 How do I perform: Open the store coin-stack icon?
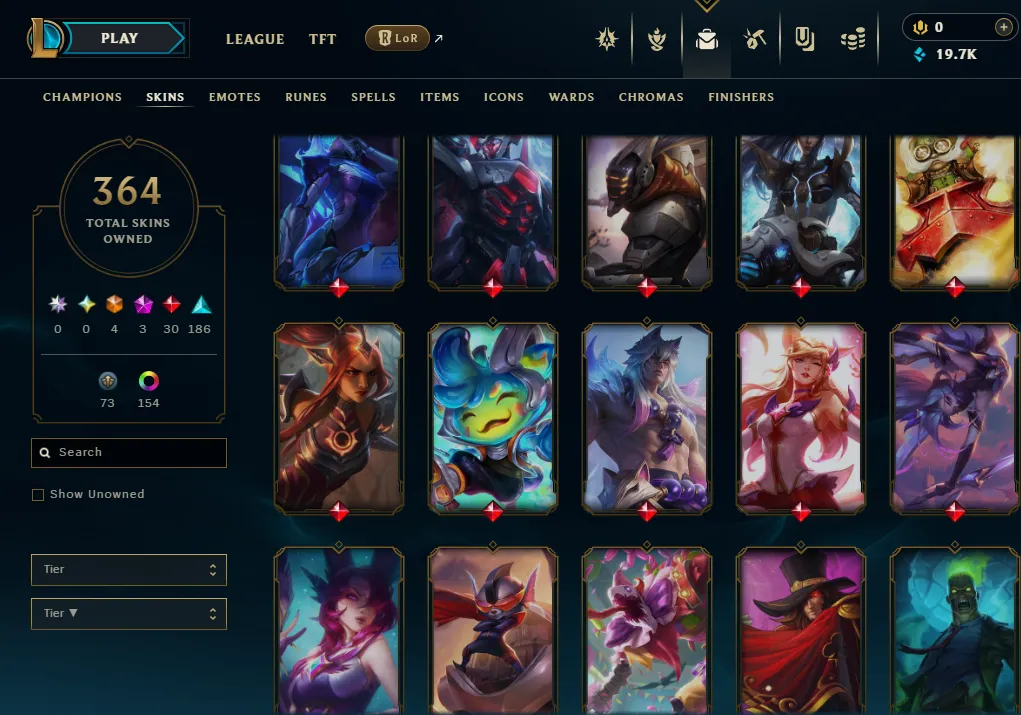pos(852,39)
